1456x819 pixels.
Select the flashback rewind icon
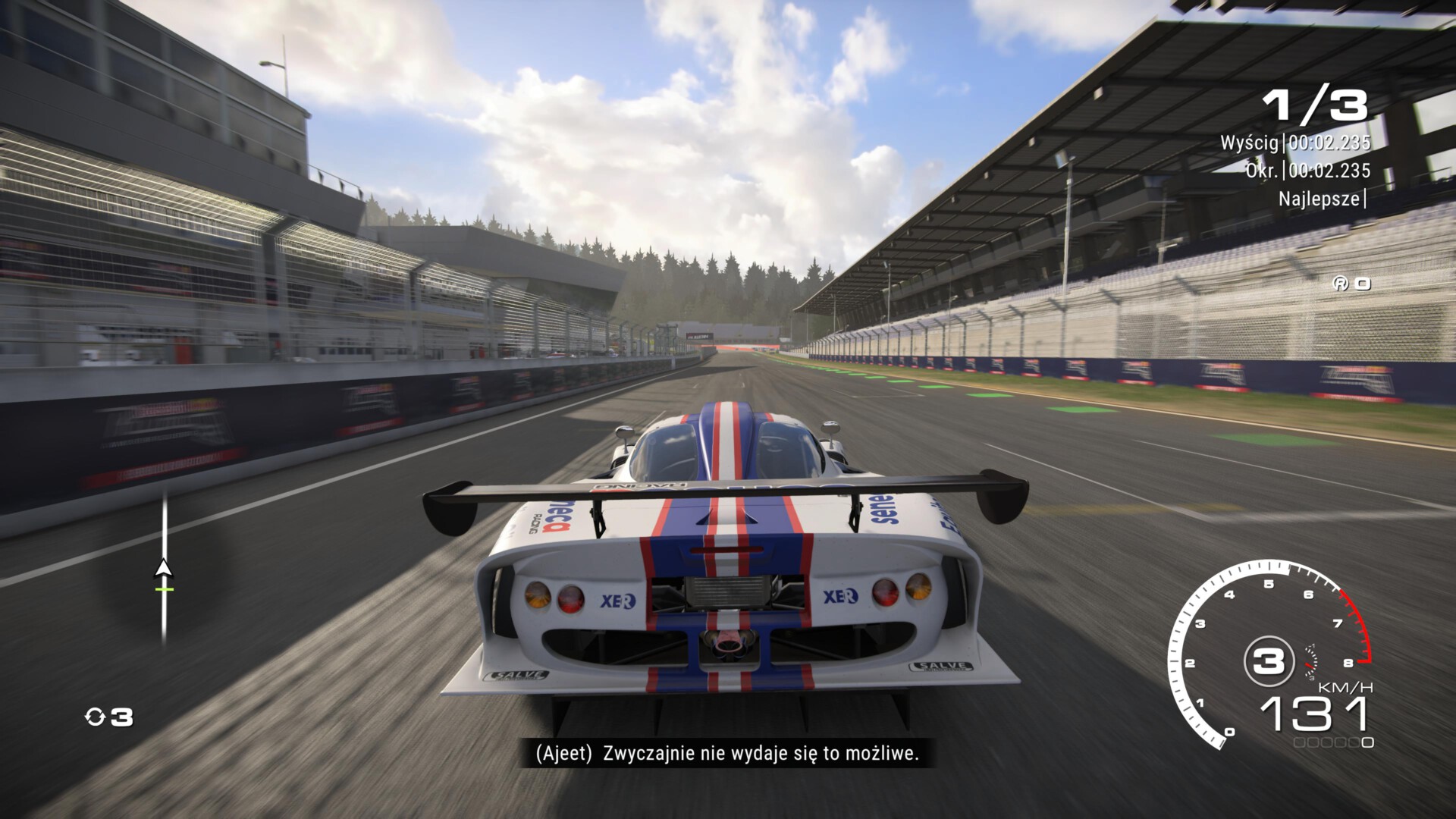click(x=96, y=717)
